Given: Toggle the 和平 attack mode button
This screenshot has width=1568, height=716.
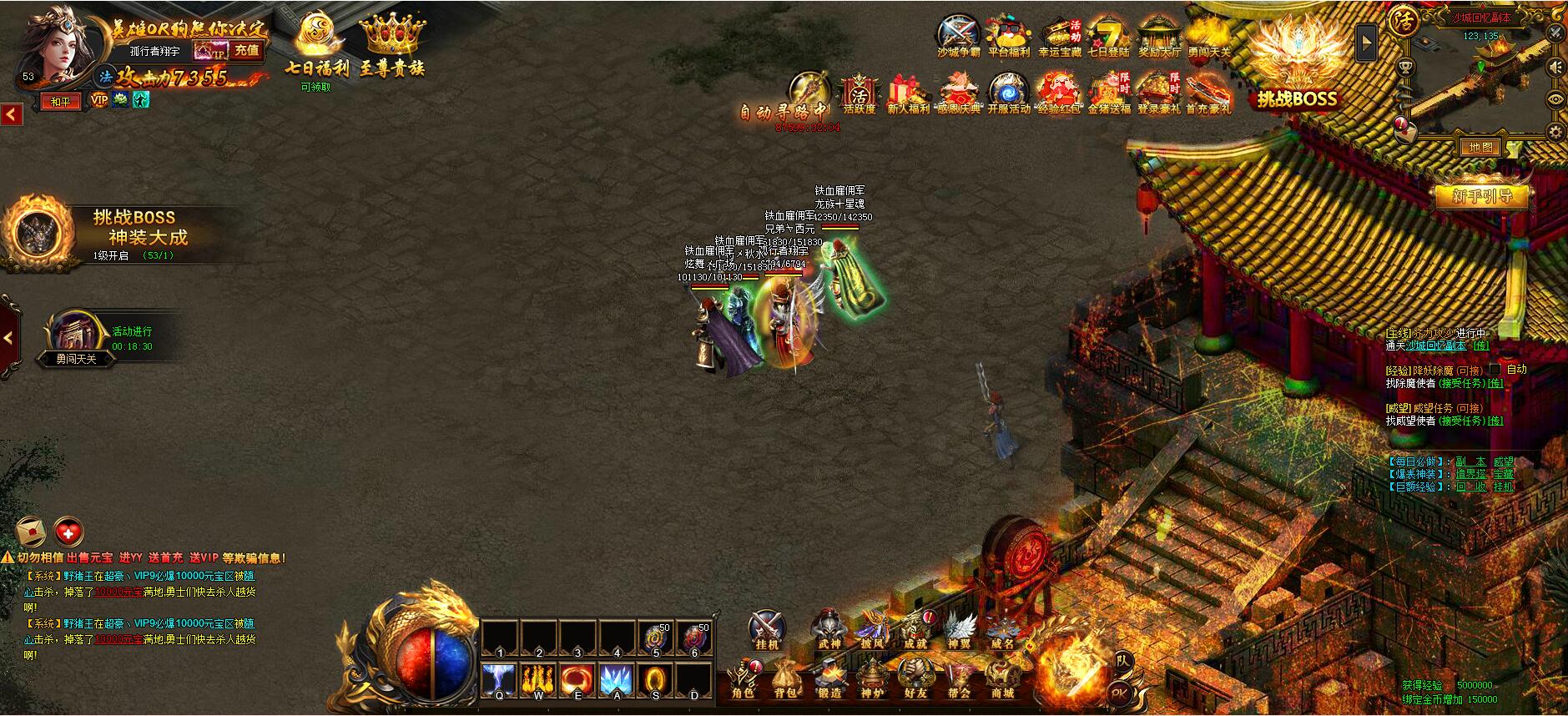Looking at the screenshot, I should [x=61, y=102].
